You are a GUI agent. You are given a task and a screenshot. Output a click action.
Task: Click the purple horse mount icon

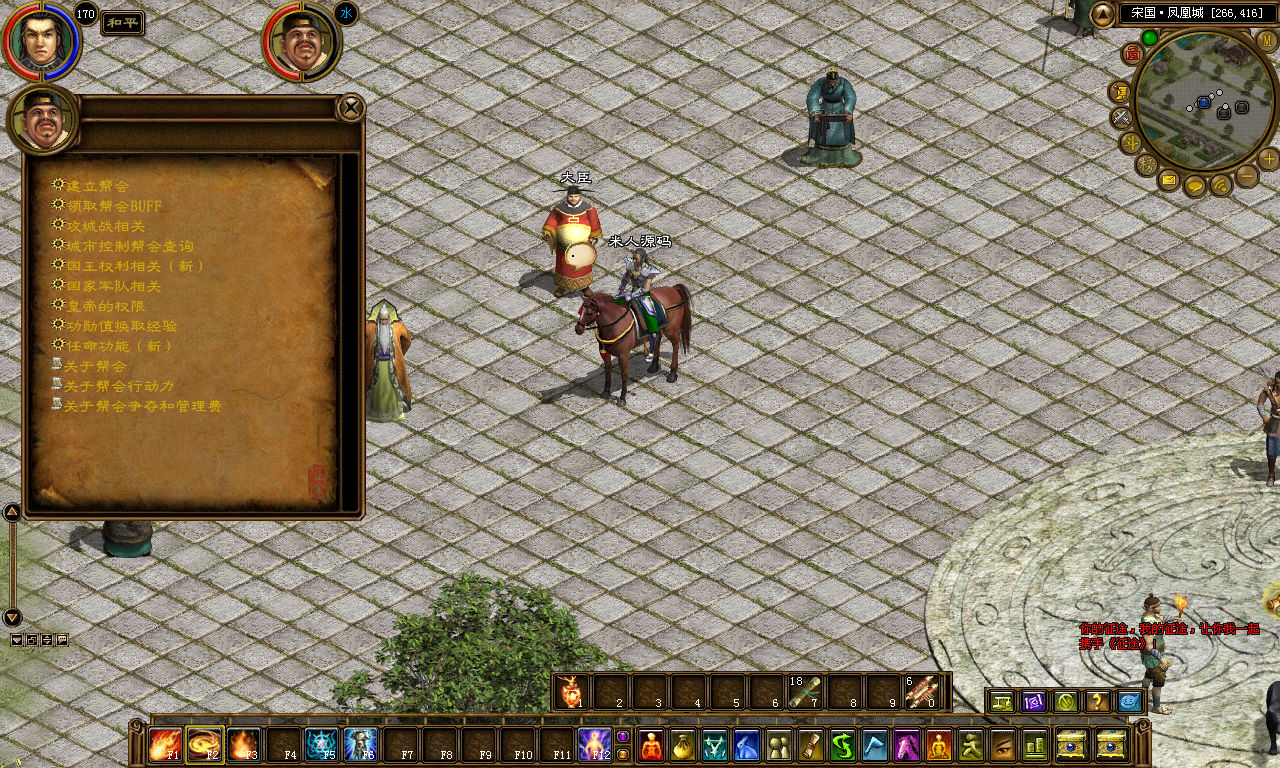tap(908, 745)
